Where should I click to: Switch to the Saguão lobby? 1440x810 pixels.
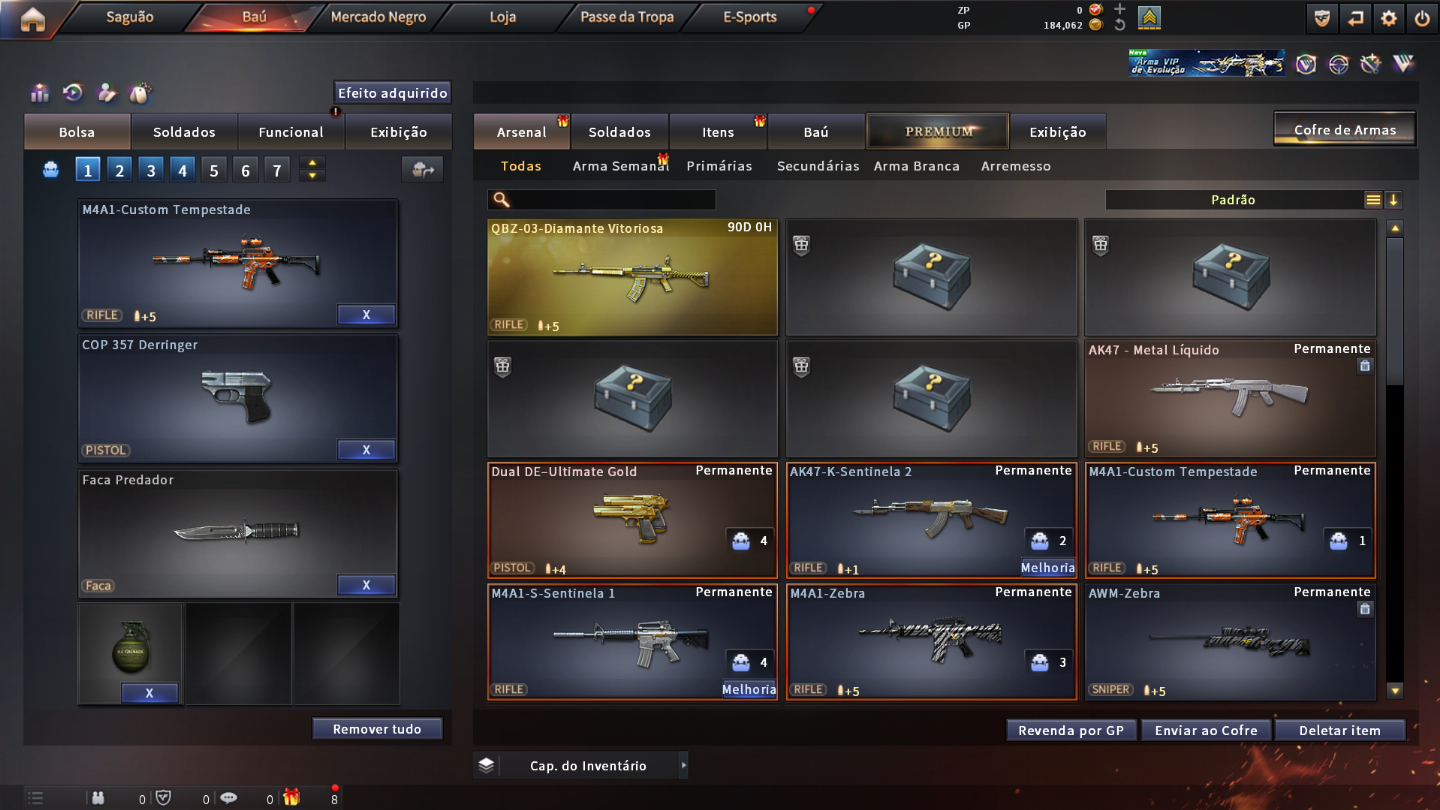(x=129, y=17)
